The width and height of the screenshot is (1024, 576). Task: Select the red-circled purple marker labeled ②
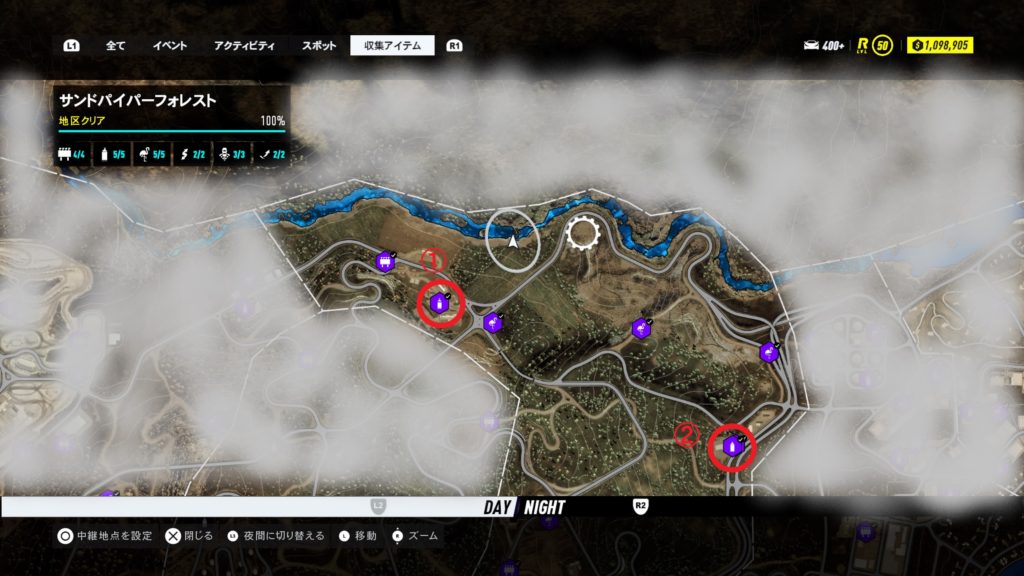[732, 446]
